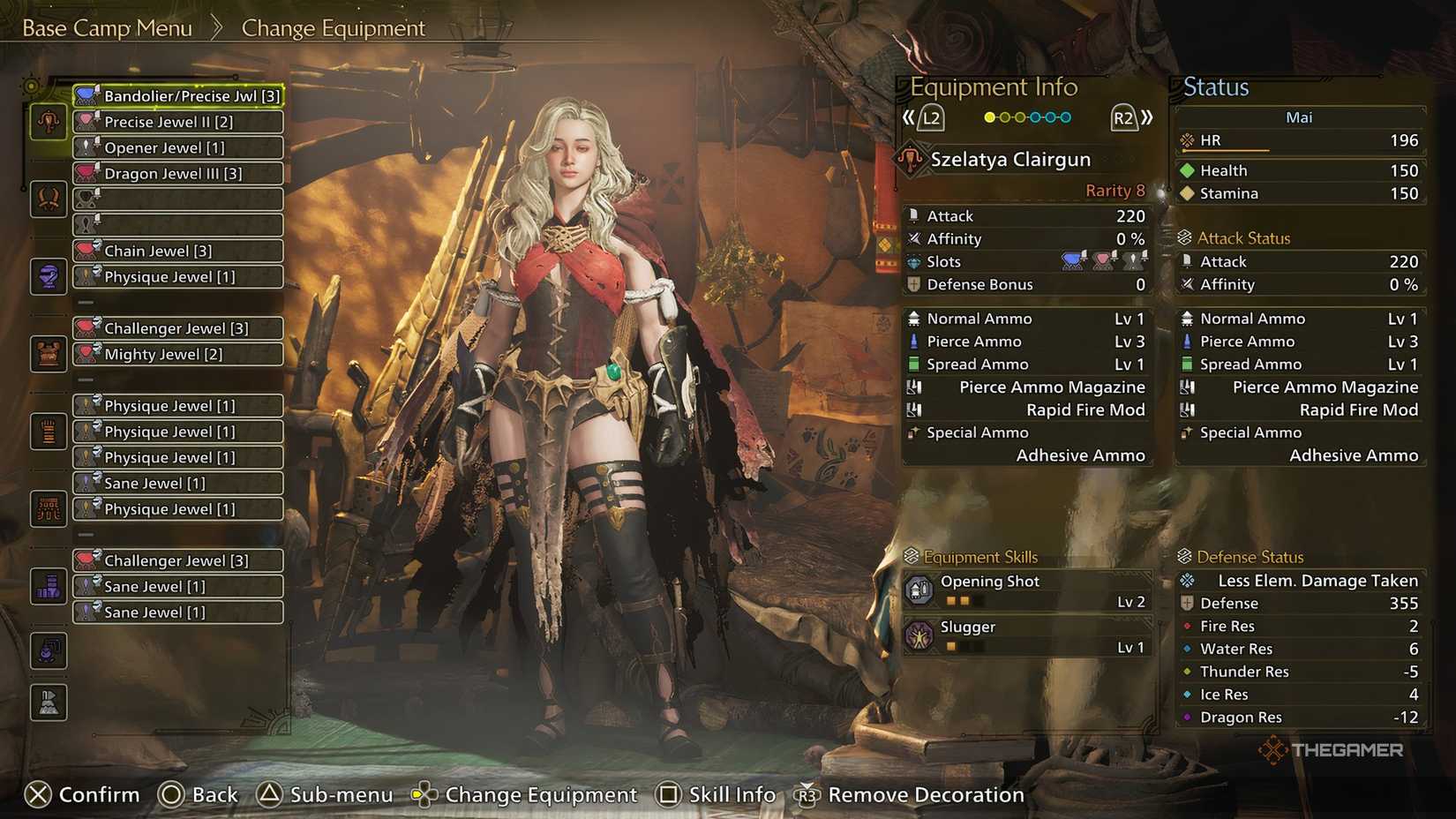Screen dimensions: 1456x819
Task: Click the talisman slot icon near the sidebar bottom
Action: (x=48, y=586)
